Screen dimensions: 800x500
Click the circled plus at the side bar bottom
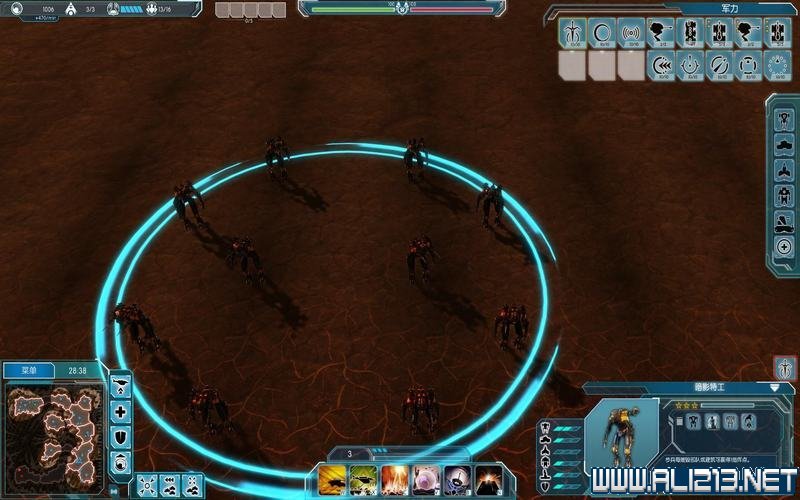(x=784, y=247)
